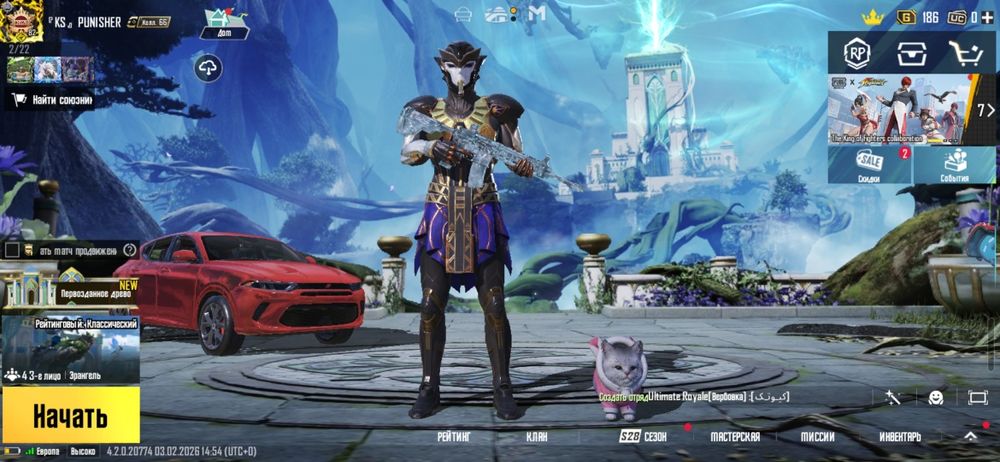Open the Клан clan menu

pos(537,437)
